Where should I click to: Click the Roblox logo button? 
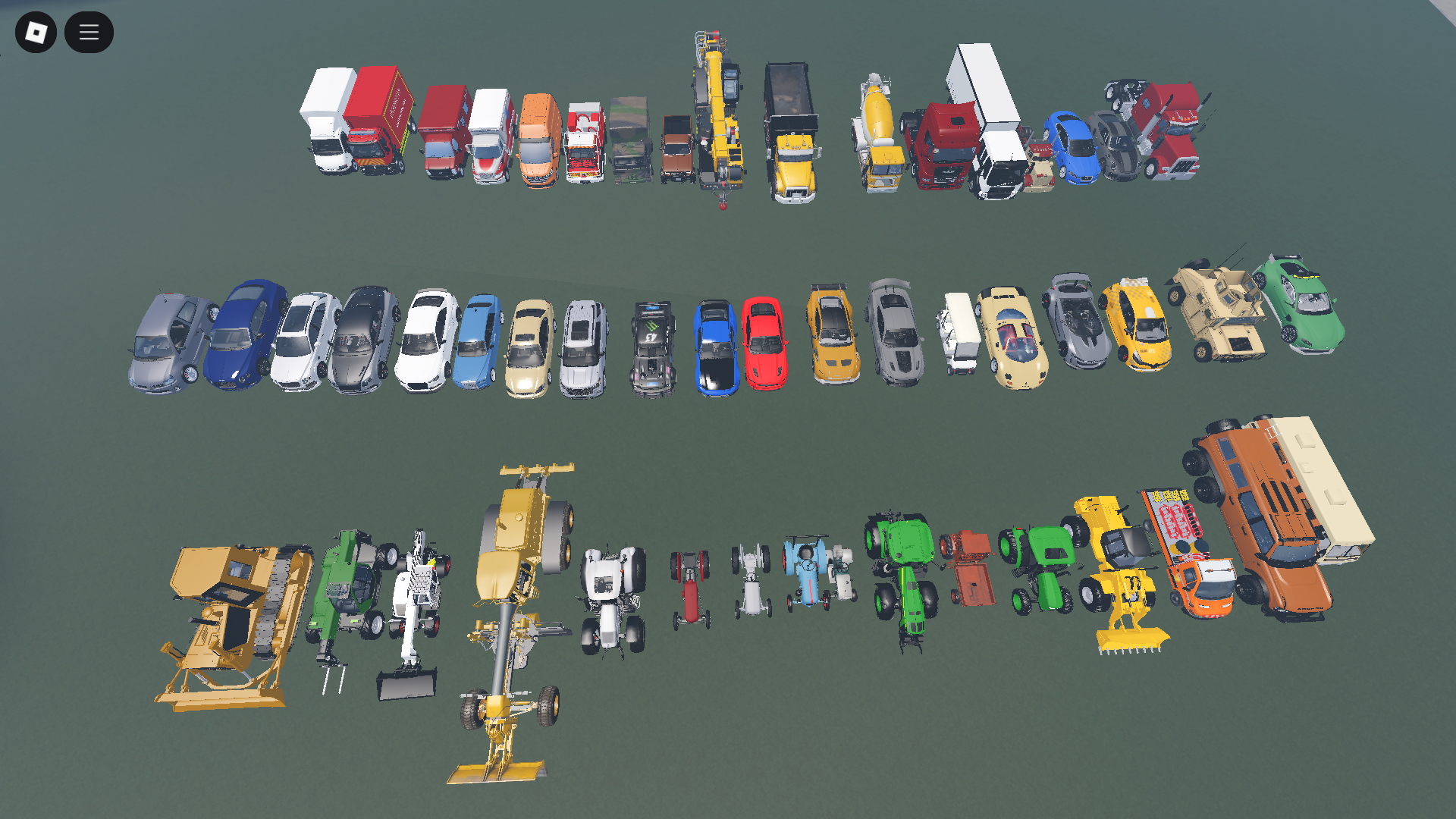[36, 32]
